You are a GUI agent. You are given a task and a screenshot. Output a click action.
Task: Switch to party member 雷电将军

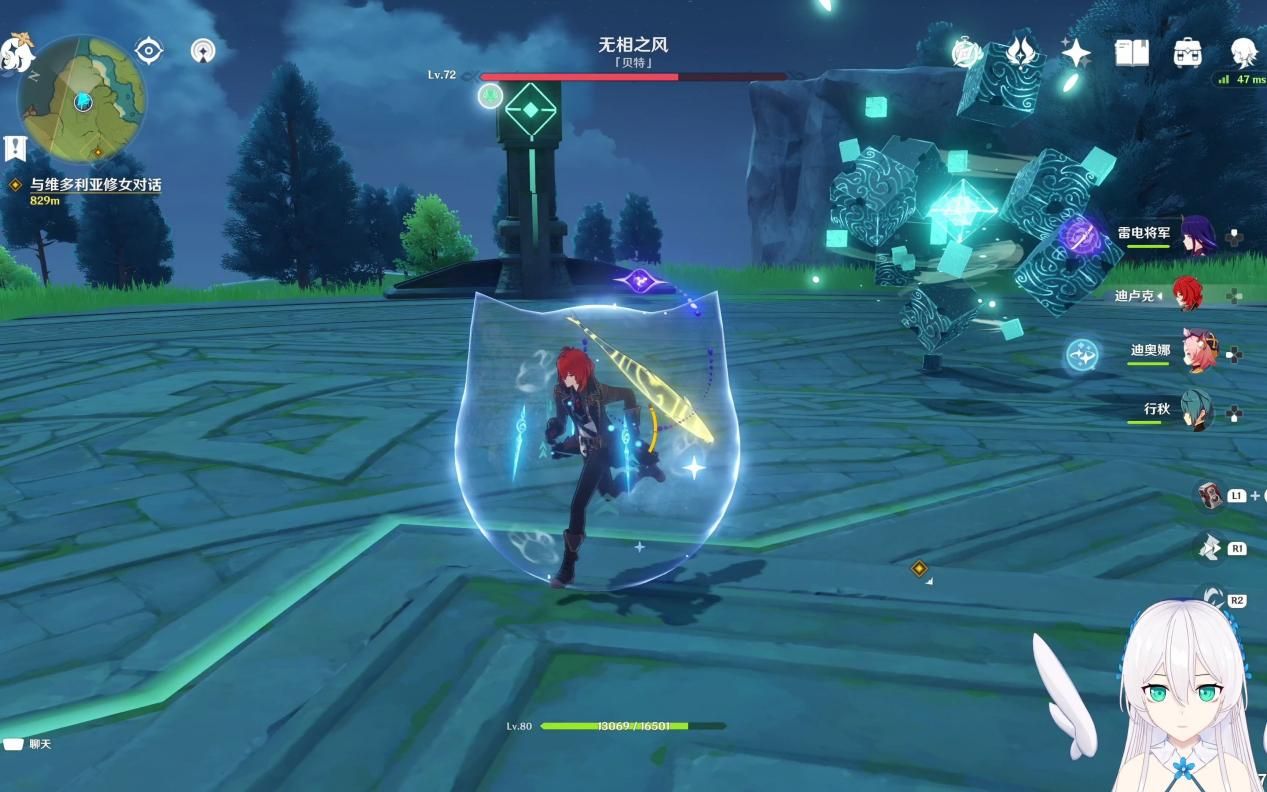click(1195, 236)
